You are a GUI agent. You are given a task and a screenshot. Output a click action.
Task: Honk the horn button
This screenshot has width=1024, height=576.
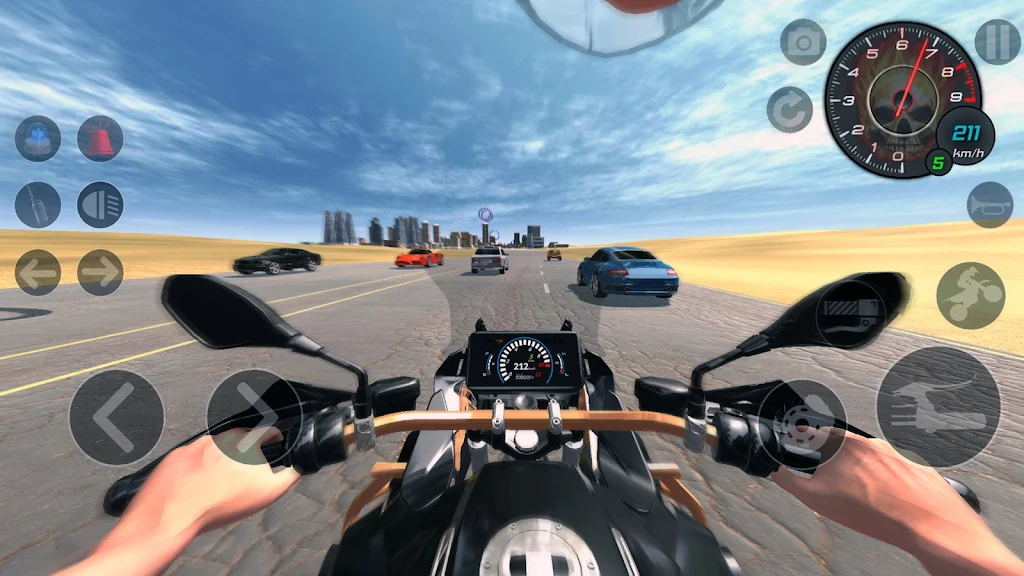point(989,204)
